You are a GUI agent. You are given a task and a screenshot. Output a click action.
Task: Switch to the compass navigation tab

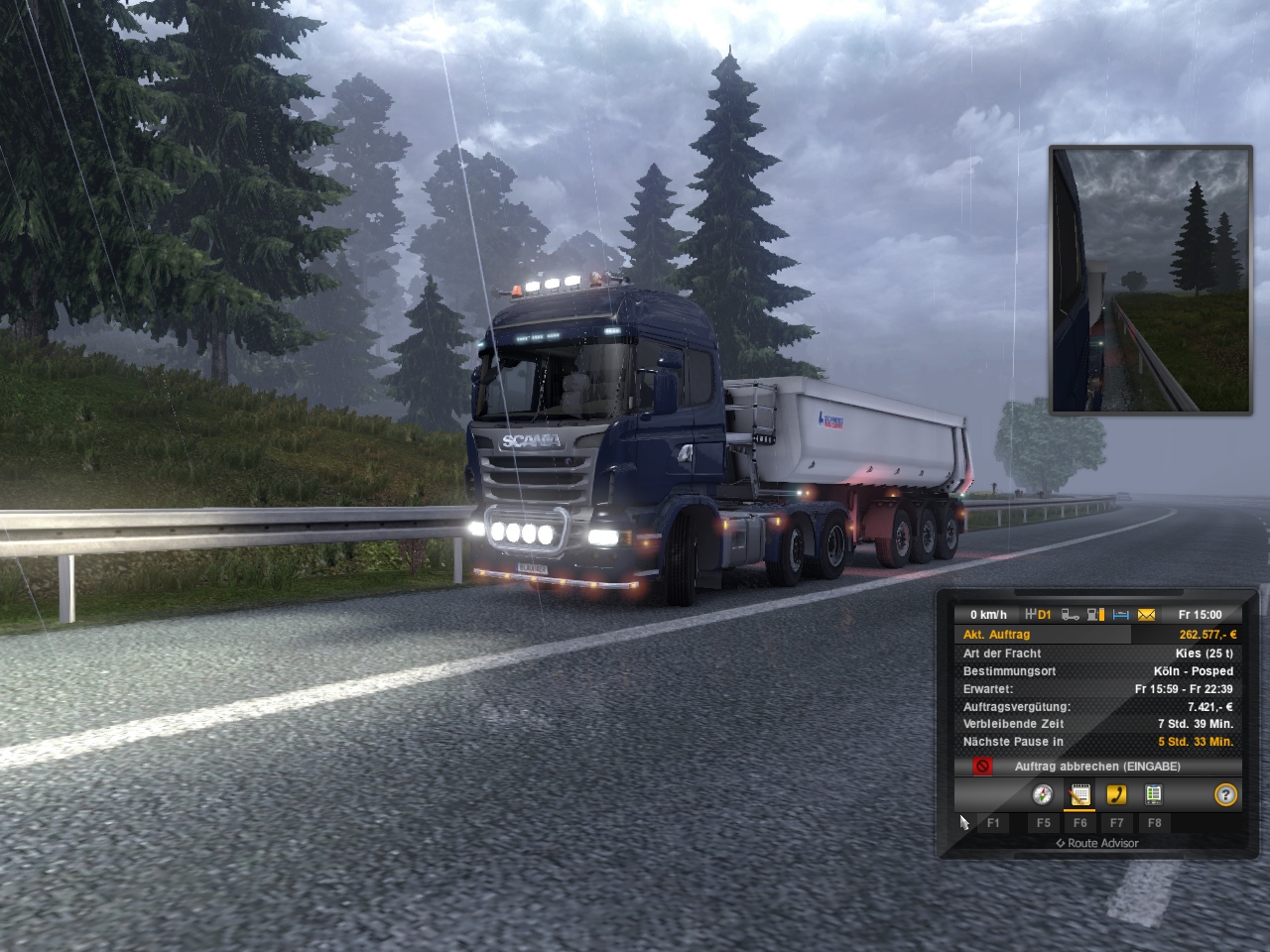click(1042, 795)
